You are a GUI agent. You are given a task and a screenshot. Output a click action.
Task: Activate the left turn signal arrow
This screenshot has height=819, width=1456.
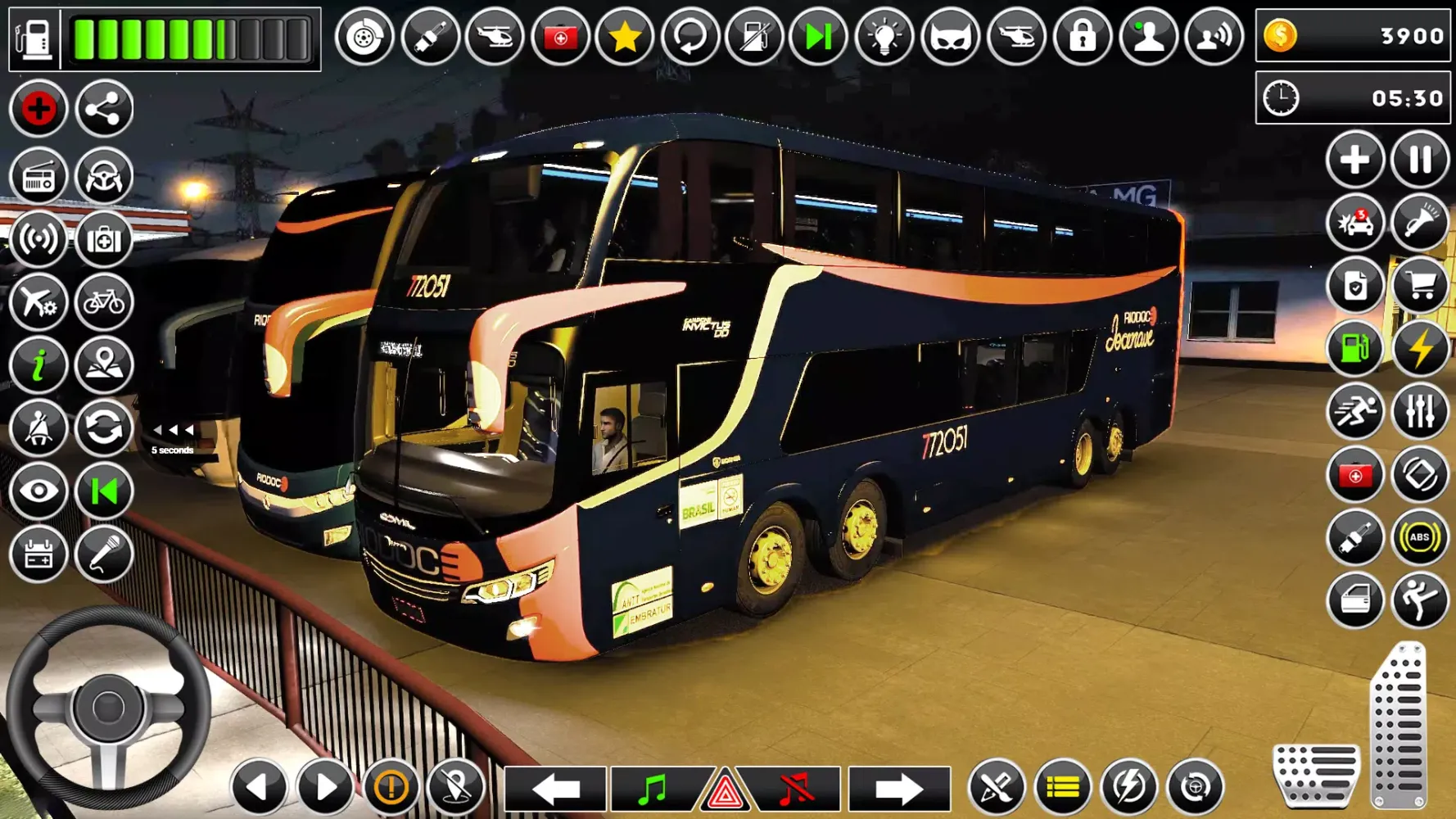click(556, 789)
